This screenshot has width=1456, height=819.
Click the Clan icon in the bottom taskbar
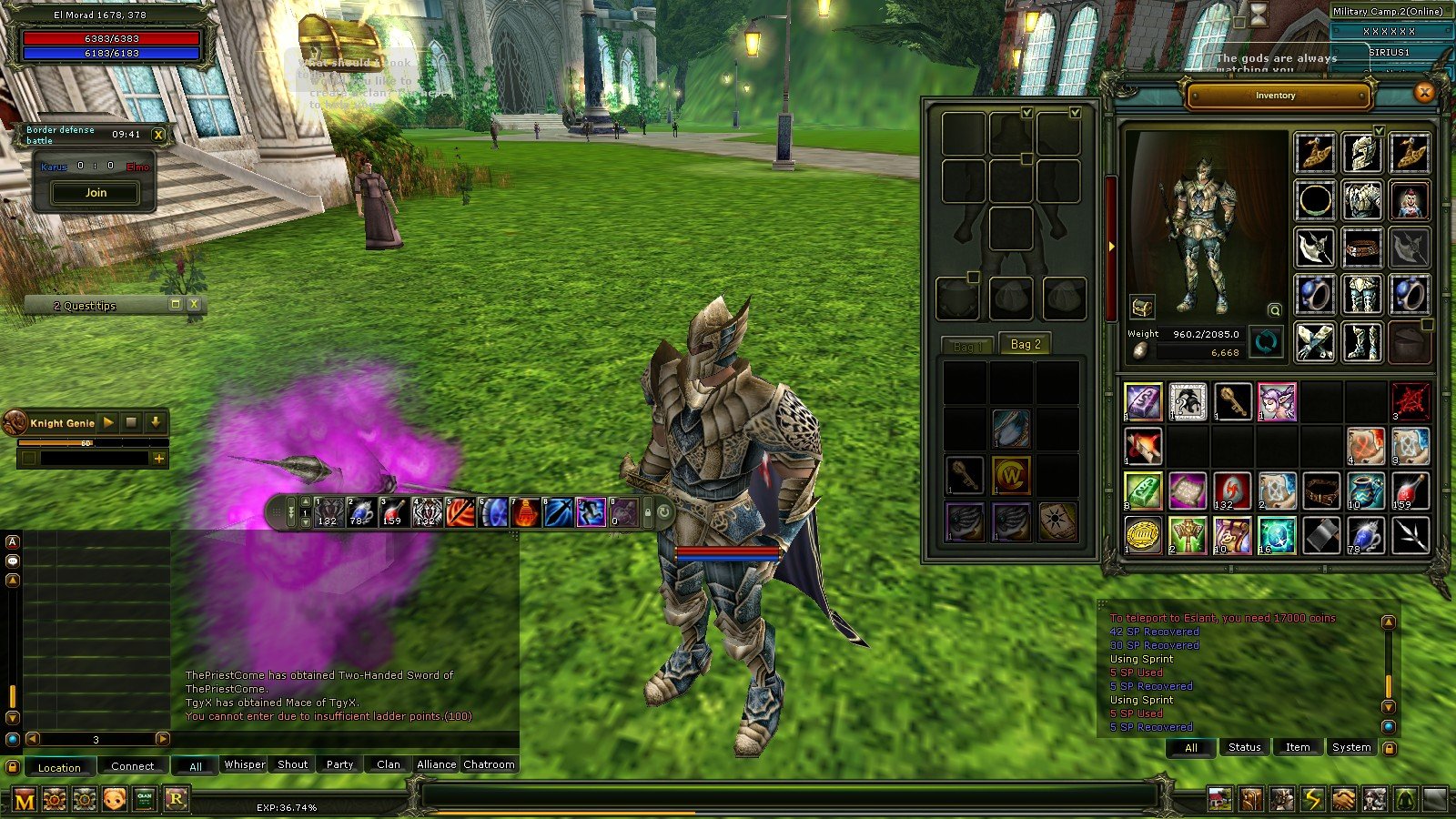(x=146, y=798)
